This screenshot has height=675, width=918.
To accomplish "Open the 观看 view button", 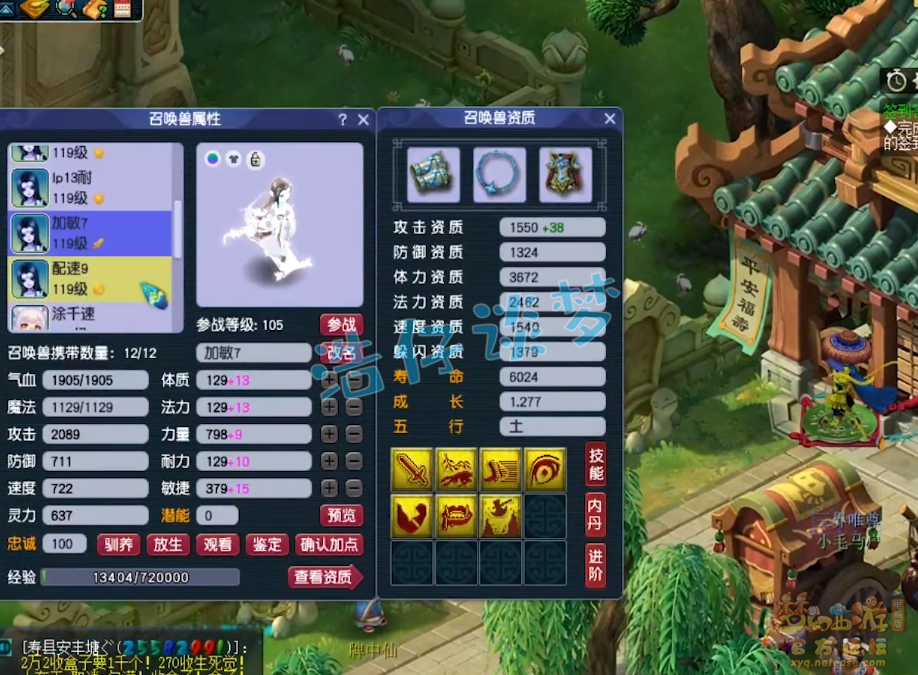I will [x=217, y=545].
